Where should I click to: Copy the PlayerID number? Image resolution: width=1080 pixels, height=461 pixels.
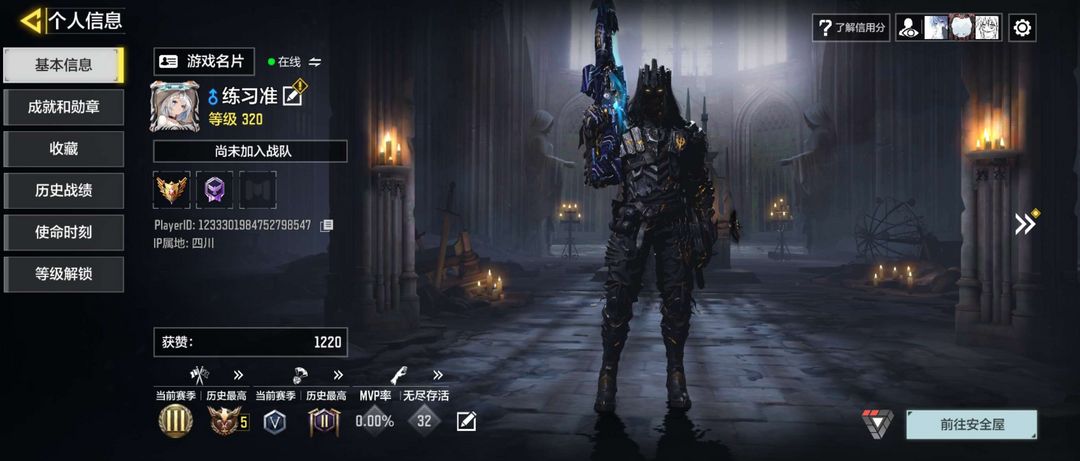coord(326,226)
